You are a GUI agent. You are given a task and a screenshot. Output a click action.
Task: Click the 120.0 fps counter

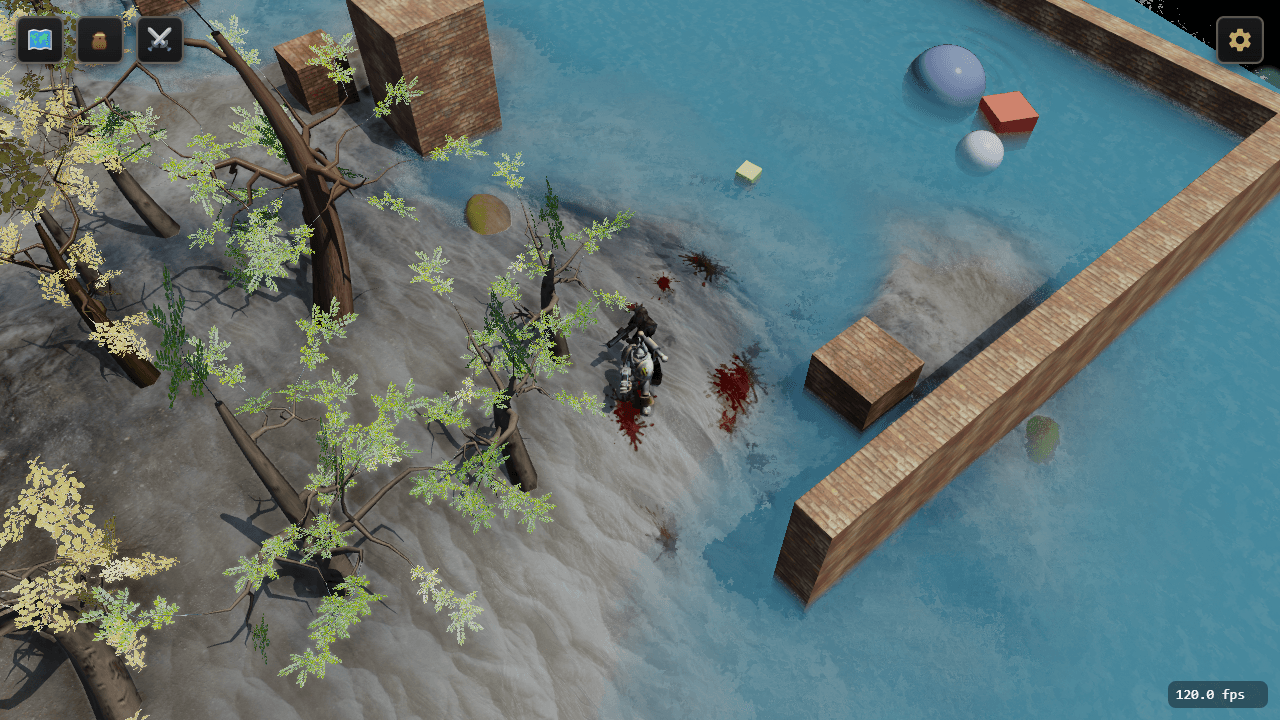pyautogui.click(x=1216, y=693)
